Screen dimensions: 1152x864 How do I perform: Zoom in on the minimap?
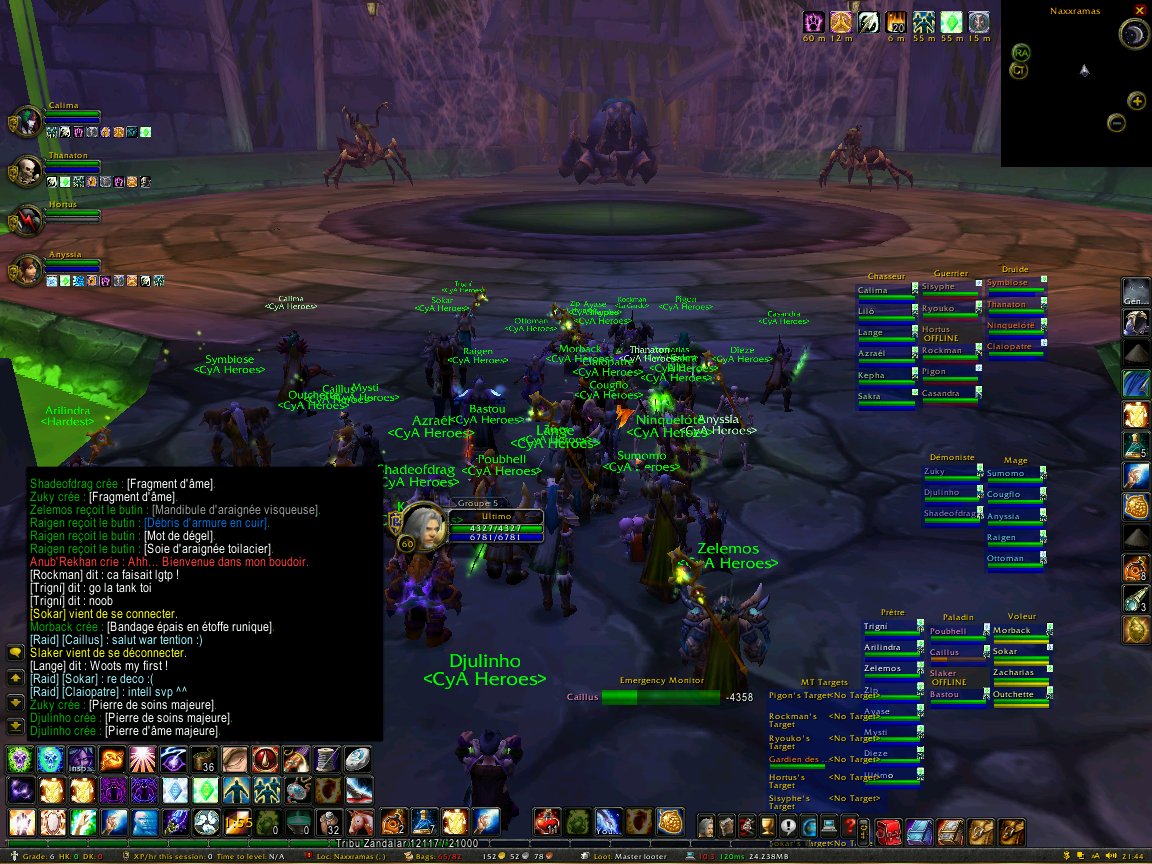tap(1137, 100)
